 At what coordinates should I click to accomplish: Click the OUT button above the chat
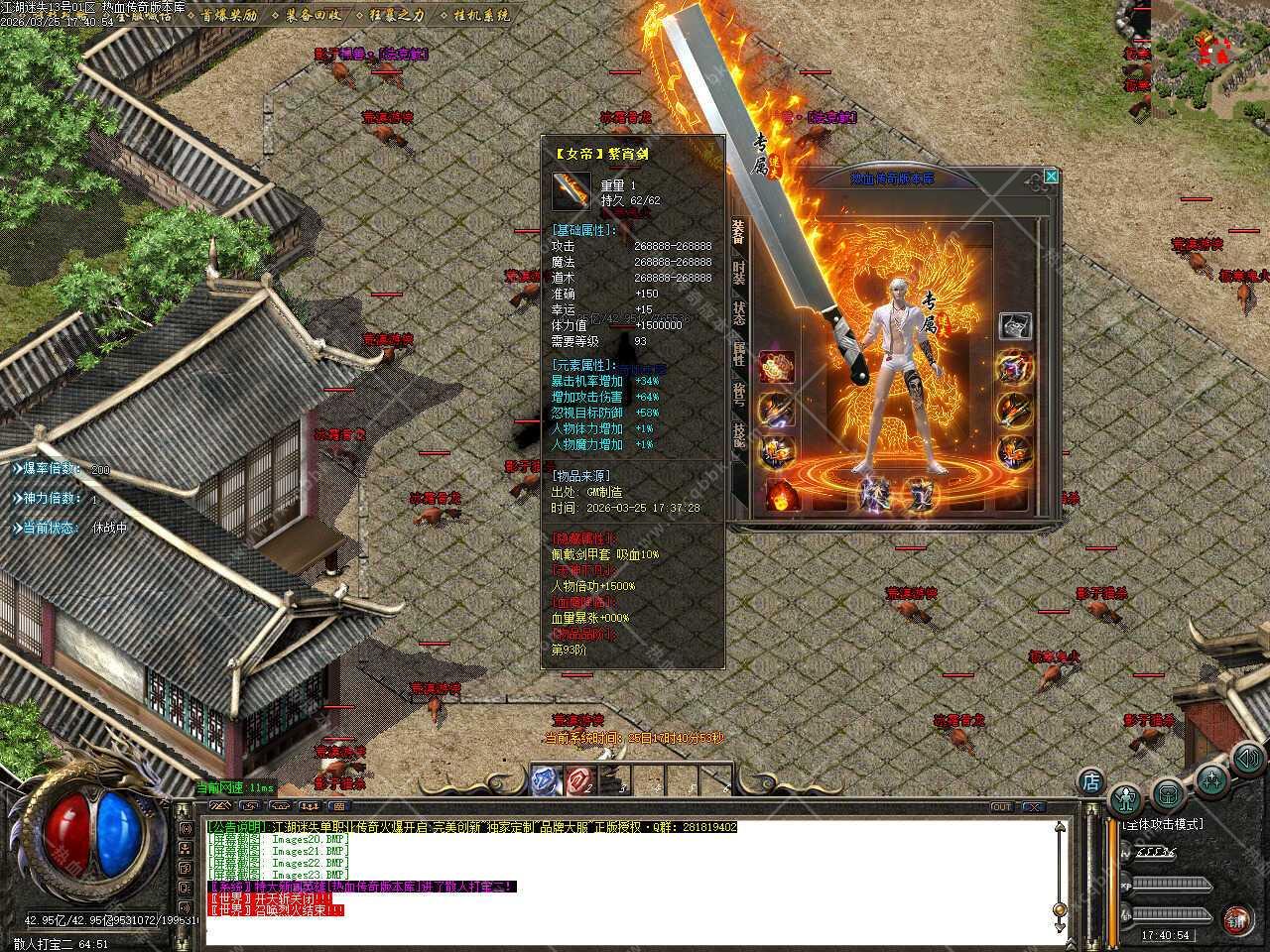tap(1002, 807)
